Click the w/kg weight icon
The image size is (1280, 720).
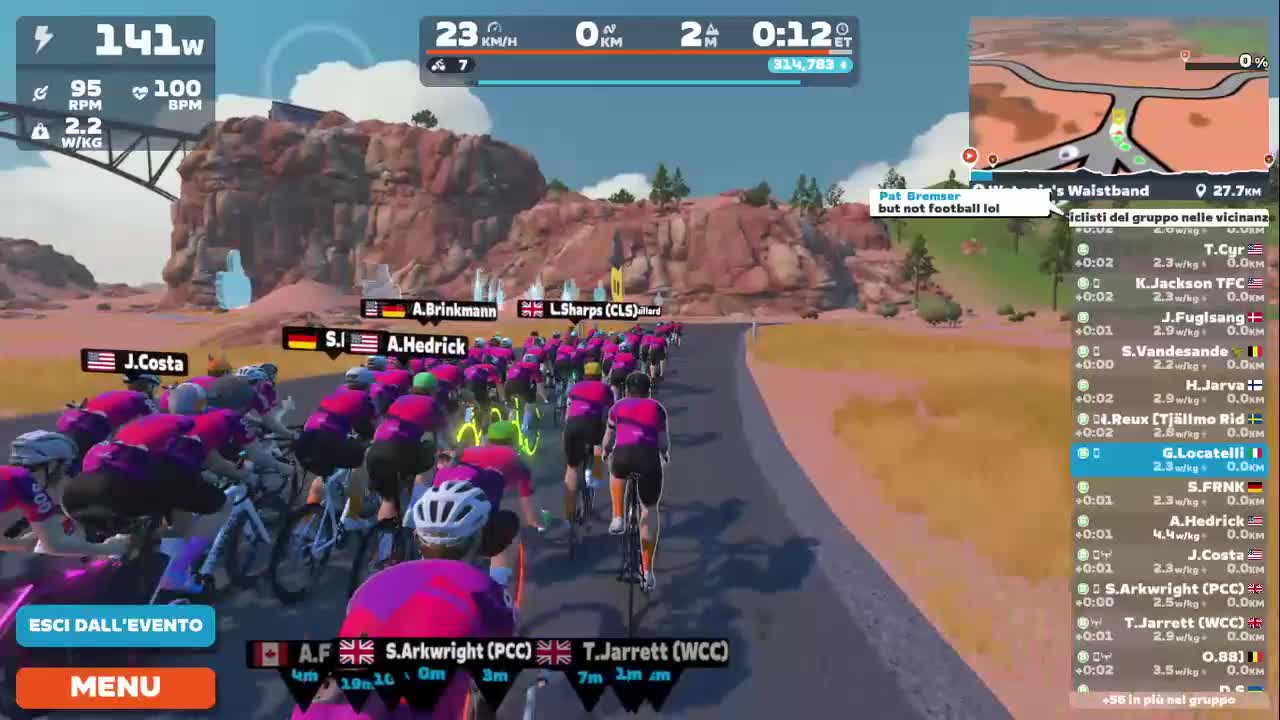point(40,130)
